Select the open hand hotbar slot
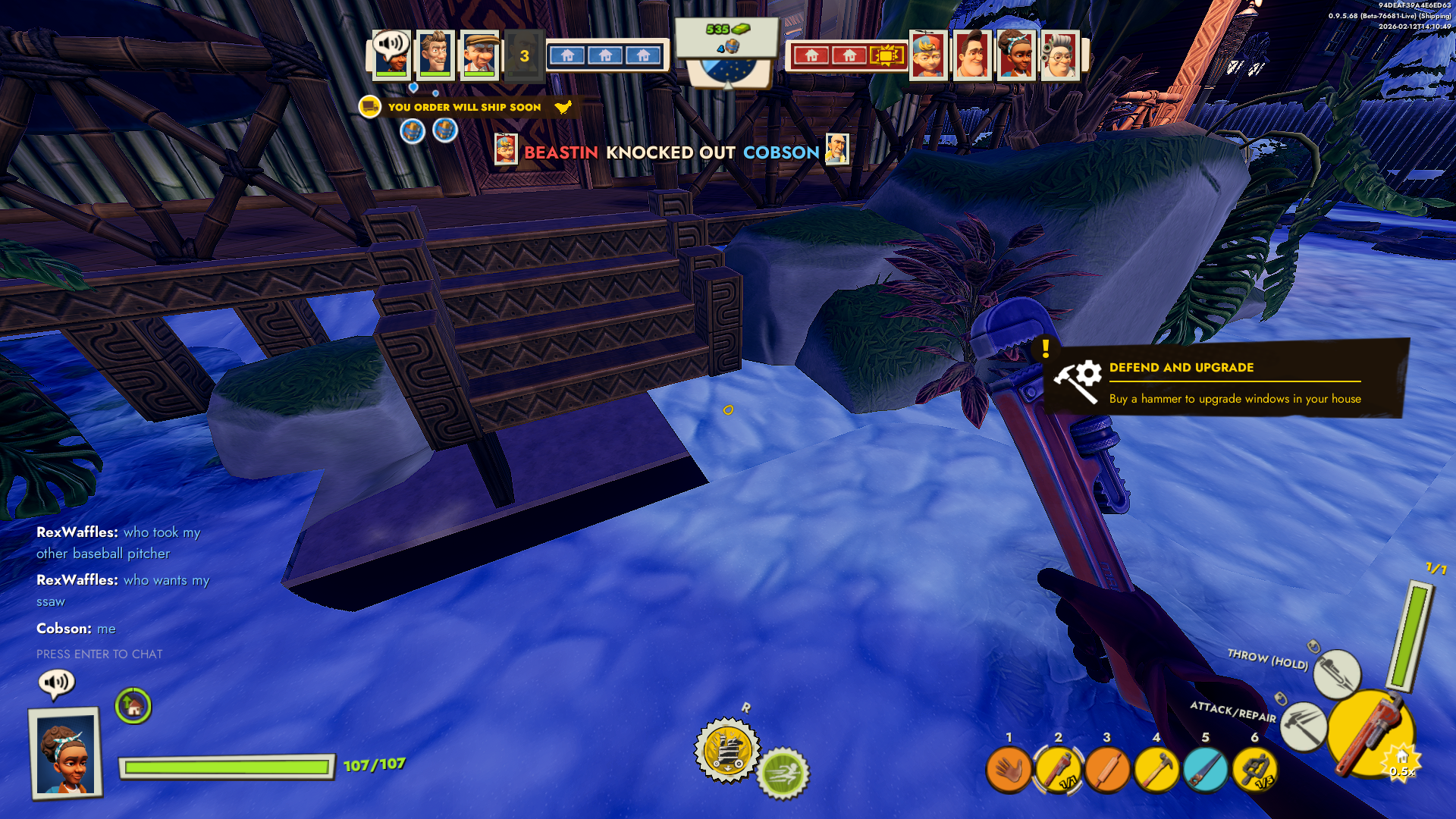Screen dimensions: 1456x819 tap(1008, 770)
